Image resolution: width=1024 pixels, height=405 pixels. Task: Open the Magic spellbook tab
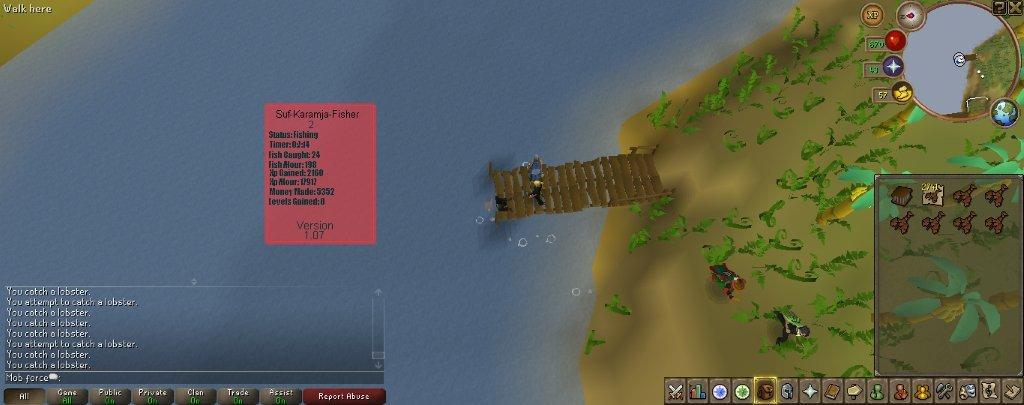coord(830,391)
